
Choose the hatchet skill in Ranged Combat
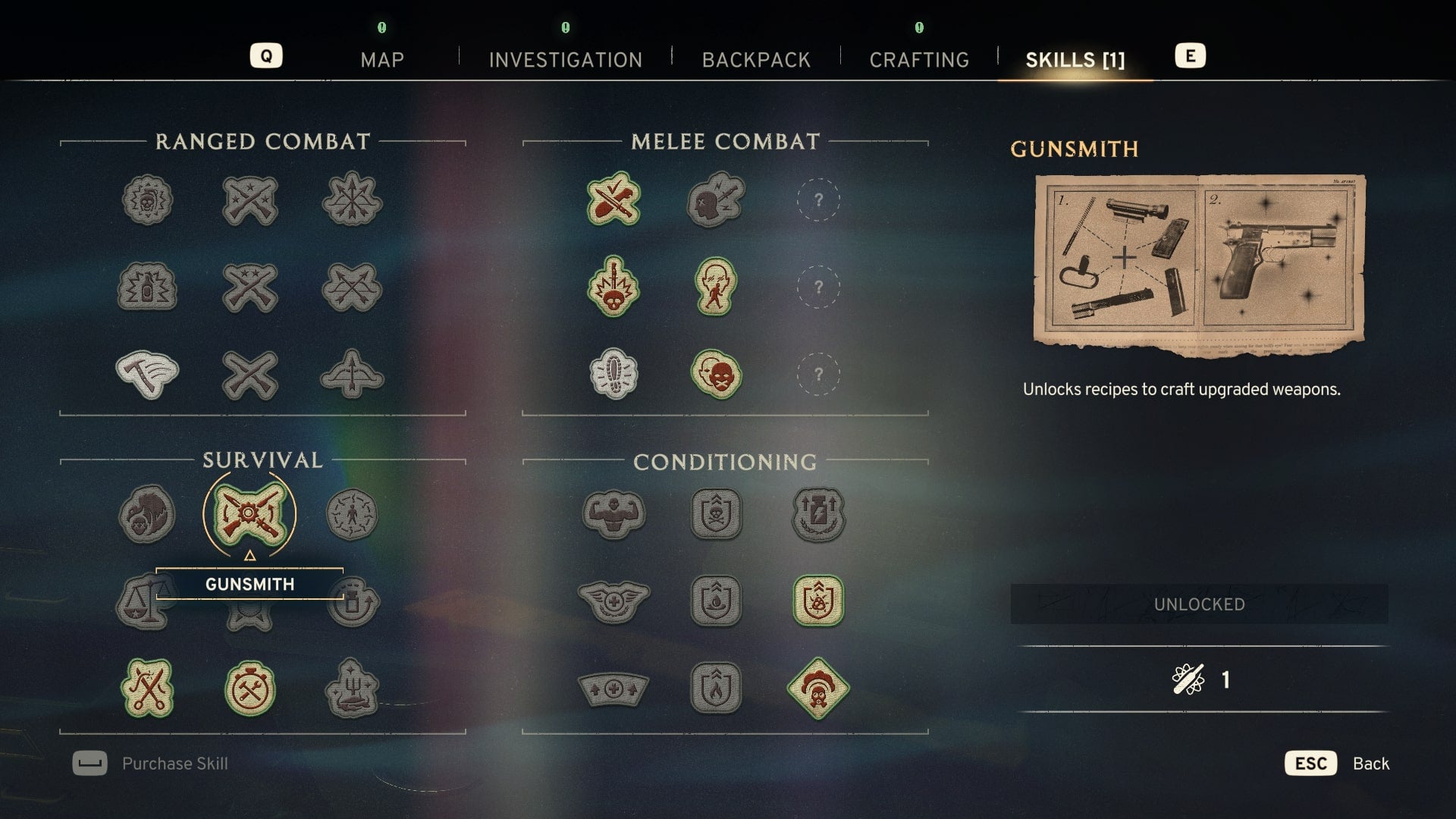(147, 375)
